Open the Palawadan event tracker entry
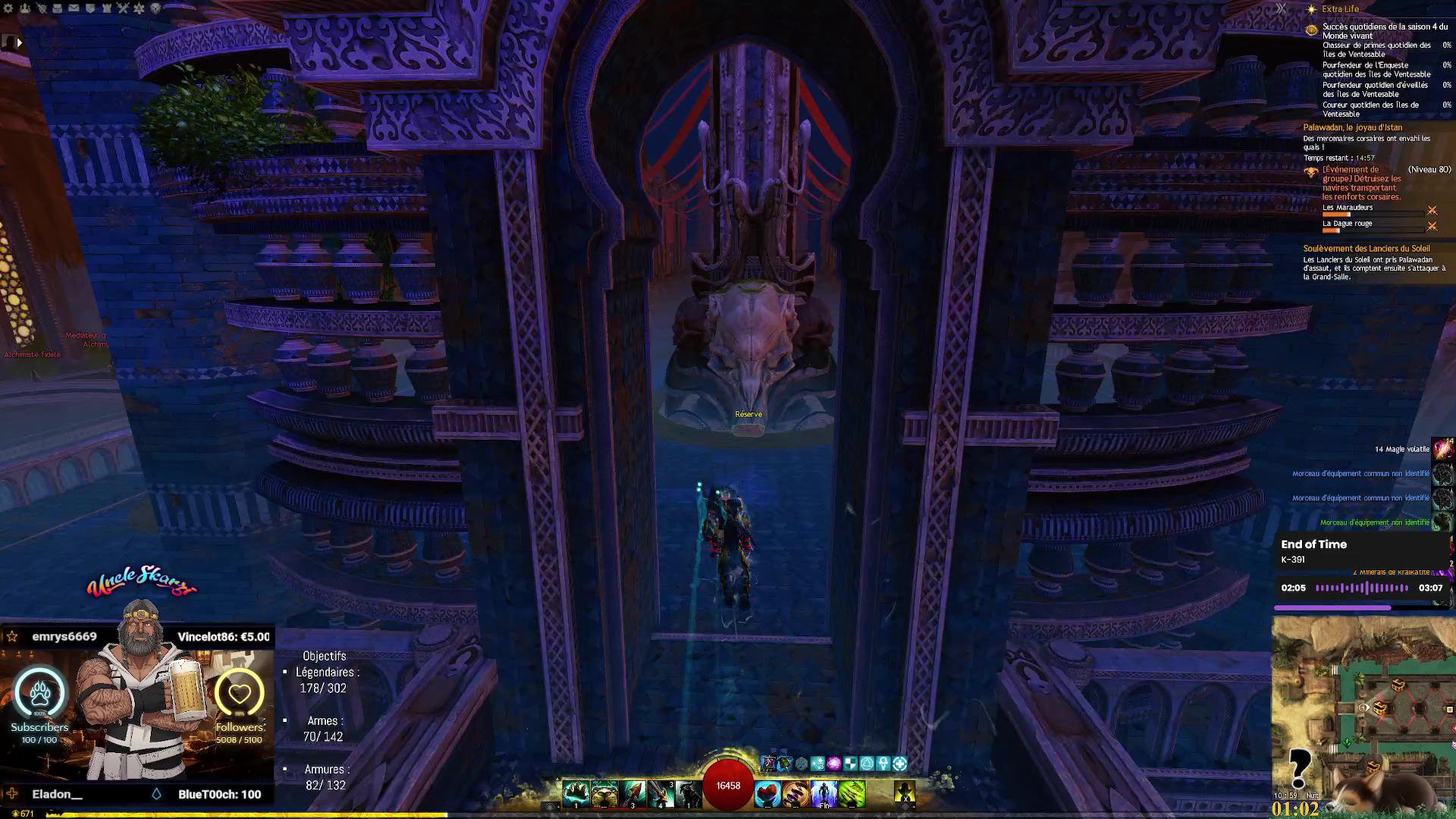 (x=1353, y=127)
